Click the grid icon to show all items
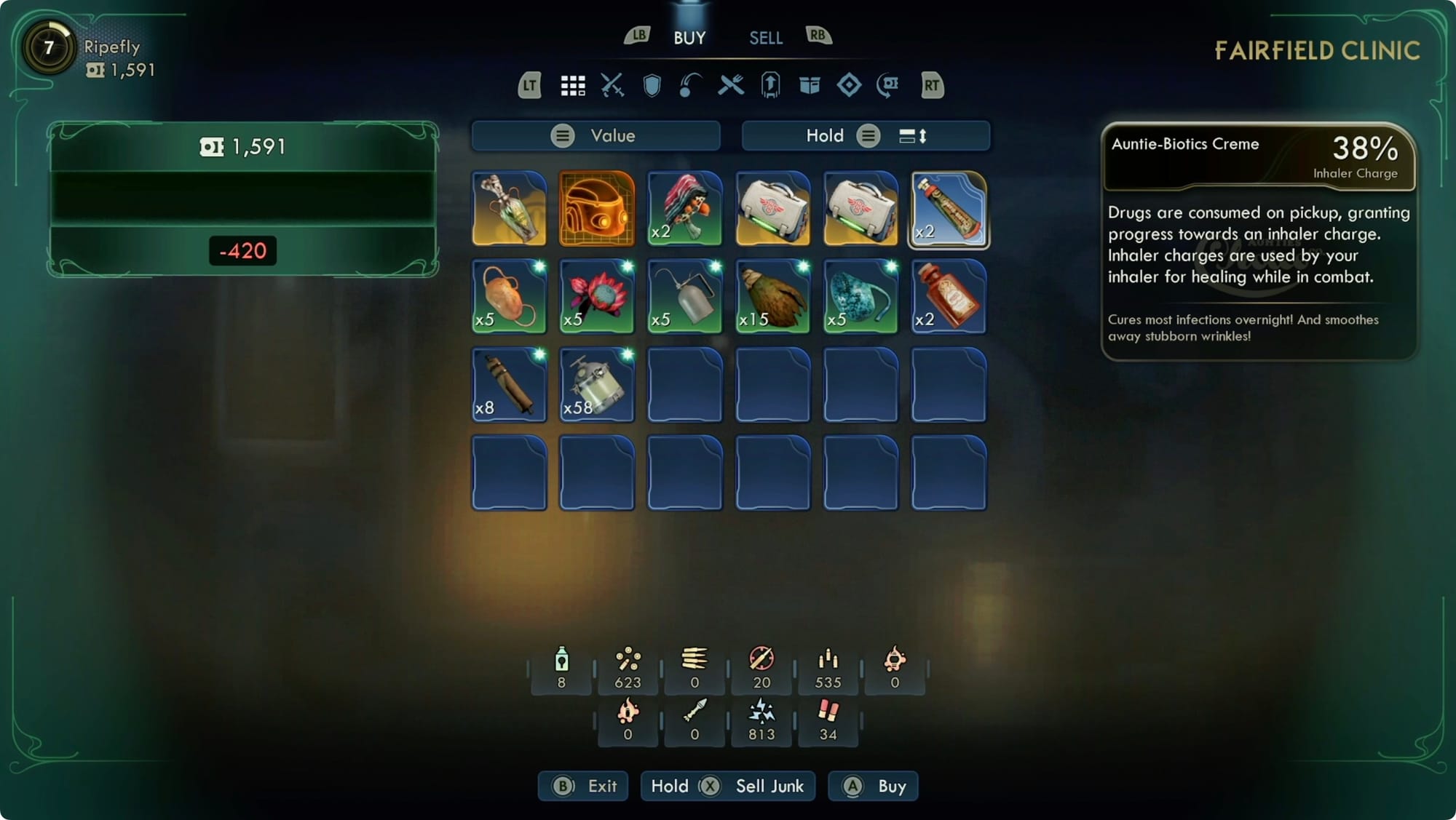1456x820 pixels. point(574,85)
